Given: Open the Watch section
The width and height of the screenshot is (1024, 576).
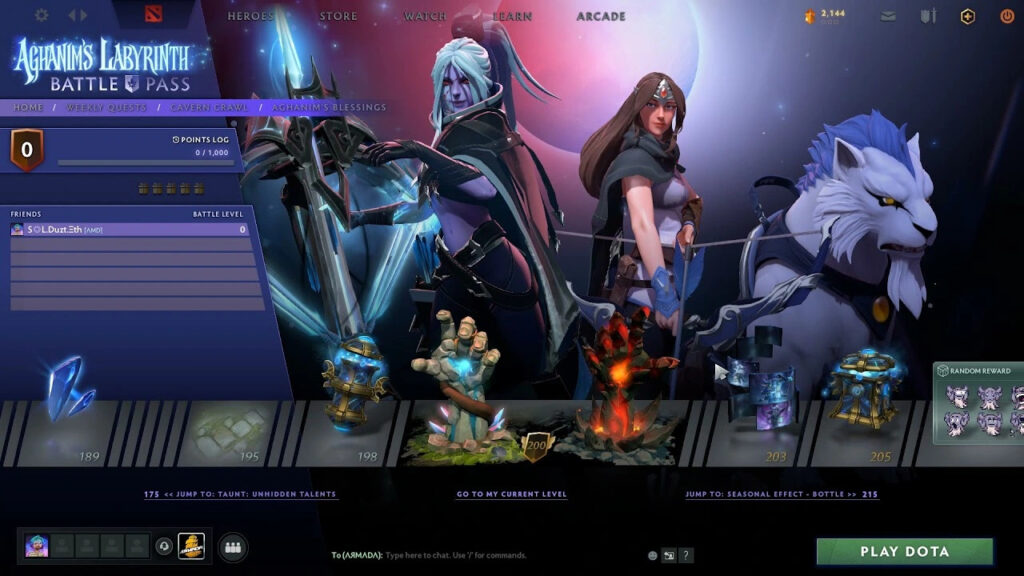Looking at the screenshot, I should [x=425, y=16].
